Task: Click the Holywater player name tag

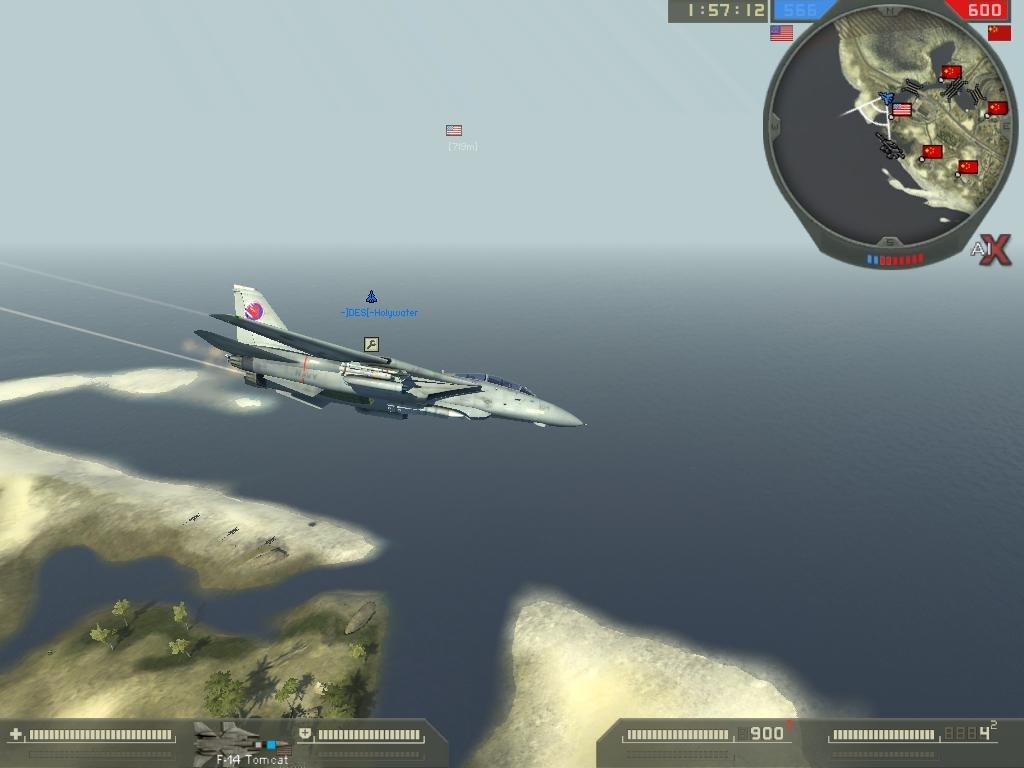Action: coord(379,313)
